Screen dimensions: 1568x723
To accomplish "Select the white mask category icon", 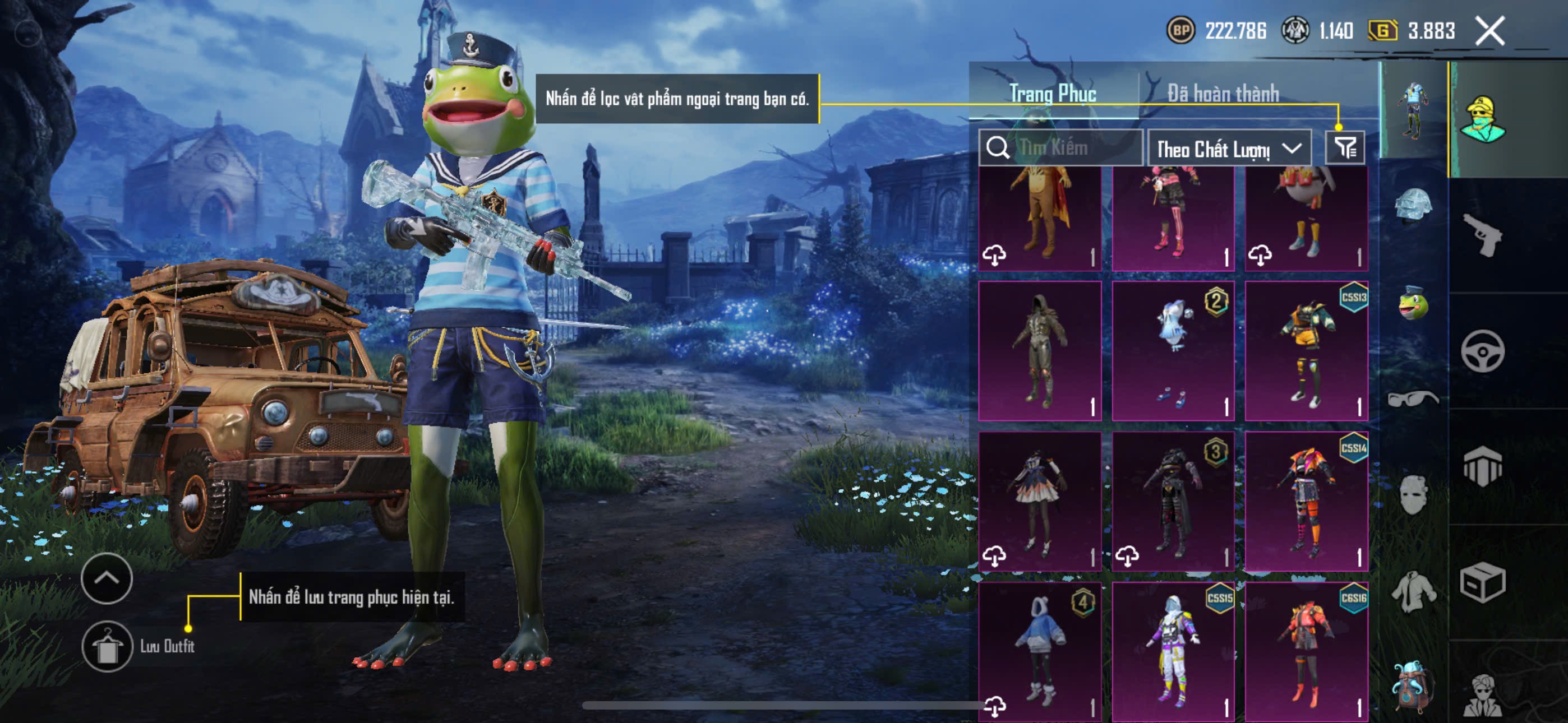I will point(1413,494).
